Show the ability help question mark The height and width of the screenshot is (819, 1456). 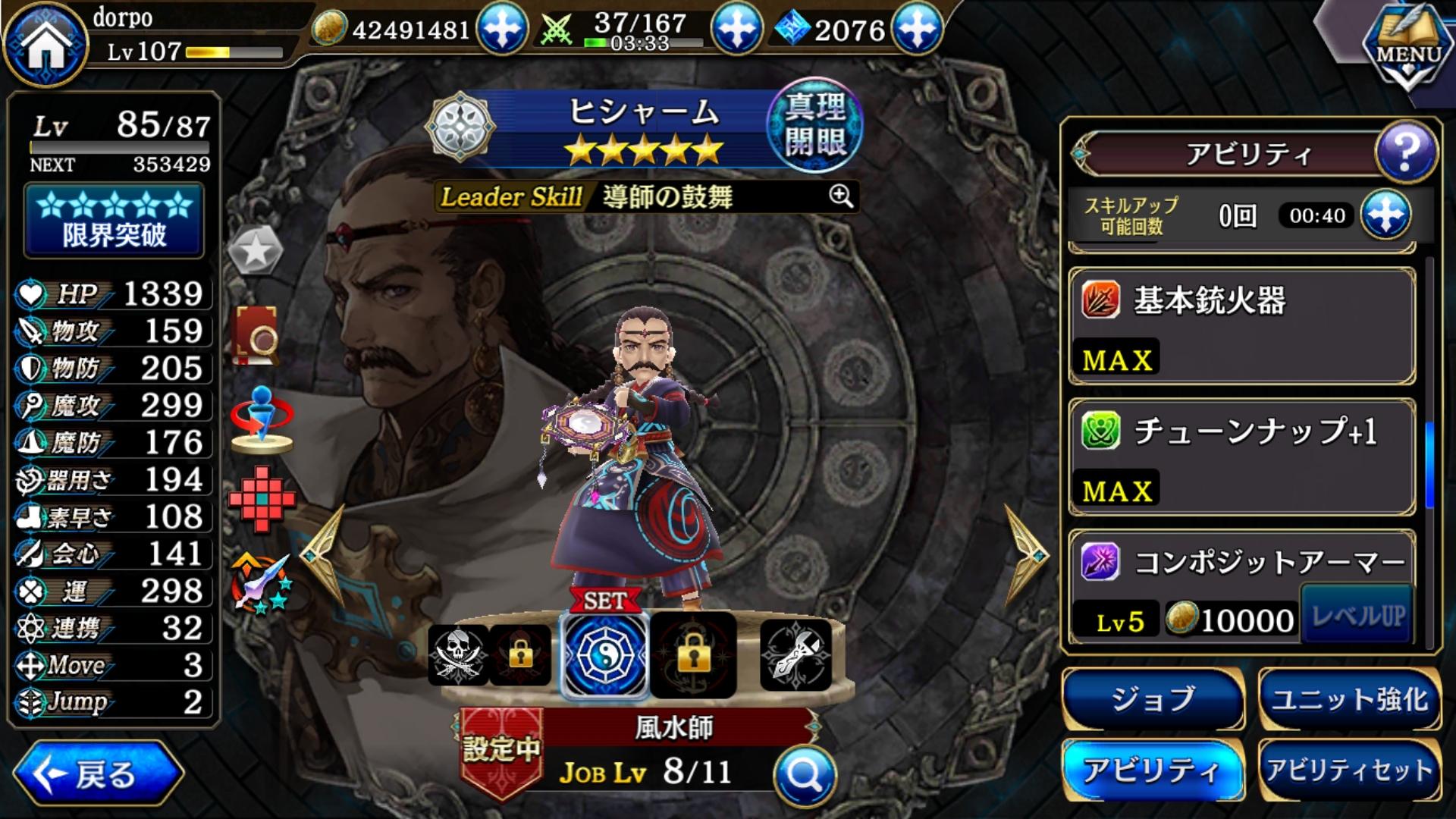click(x=1405, y=152)
